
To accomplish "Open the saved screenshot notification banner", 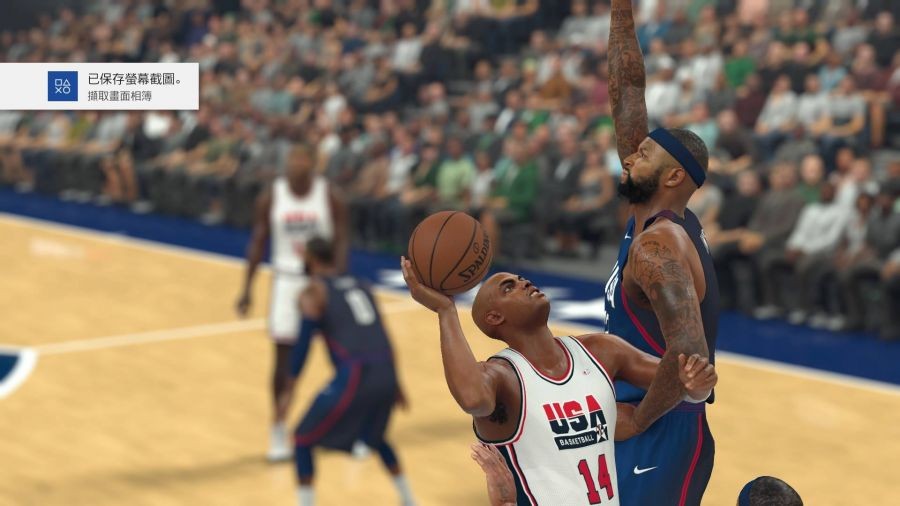I will point(99,86).
